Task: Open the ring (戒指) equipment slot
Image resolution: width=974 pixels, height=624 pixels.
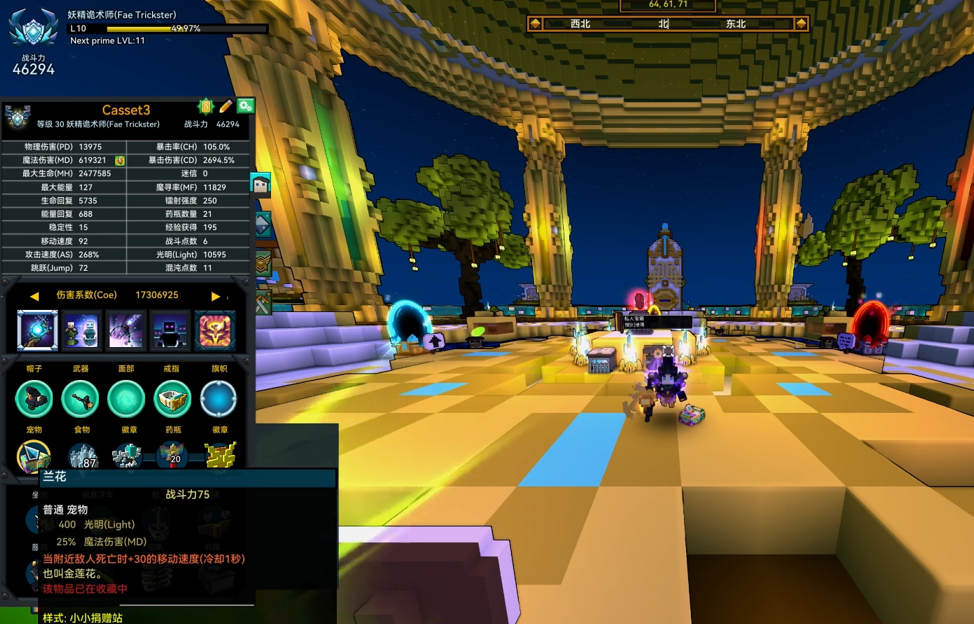Action: pos(172,399)
